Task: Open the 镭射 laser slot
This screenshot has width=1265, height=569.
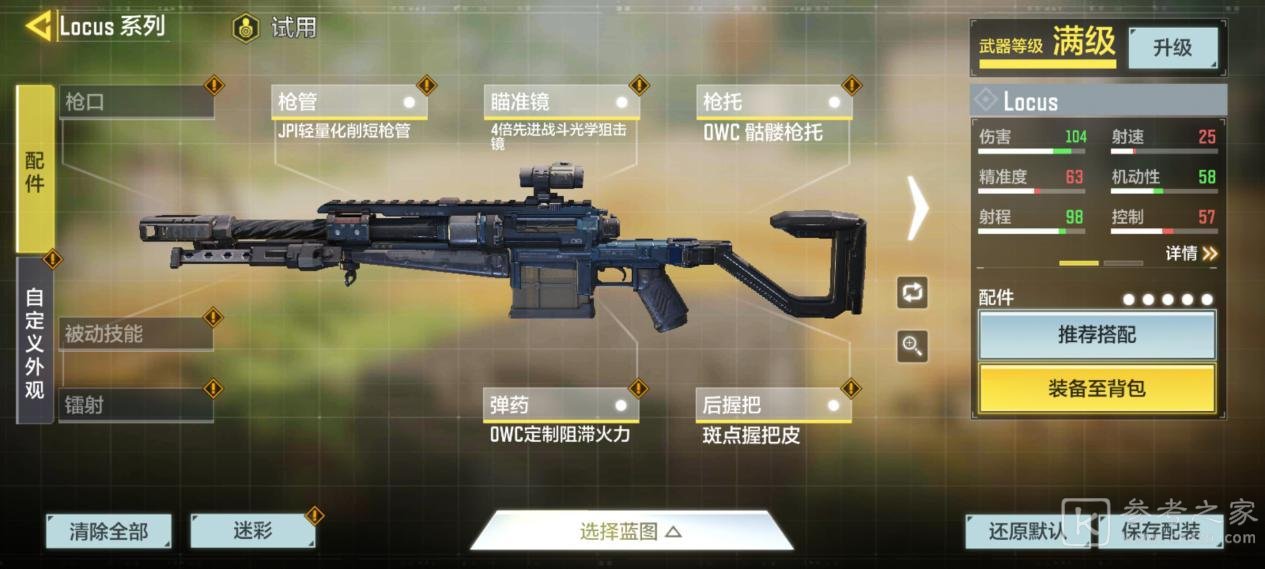Action: click(x=135, y=405)
